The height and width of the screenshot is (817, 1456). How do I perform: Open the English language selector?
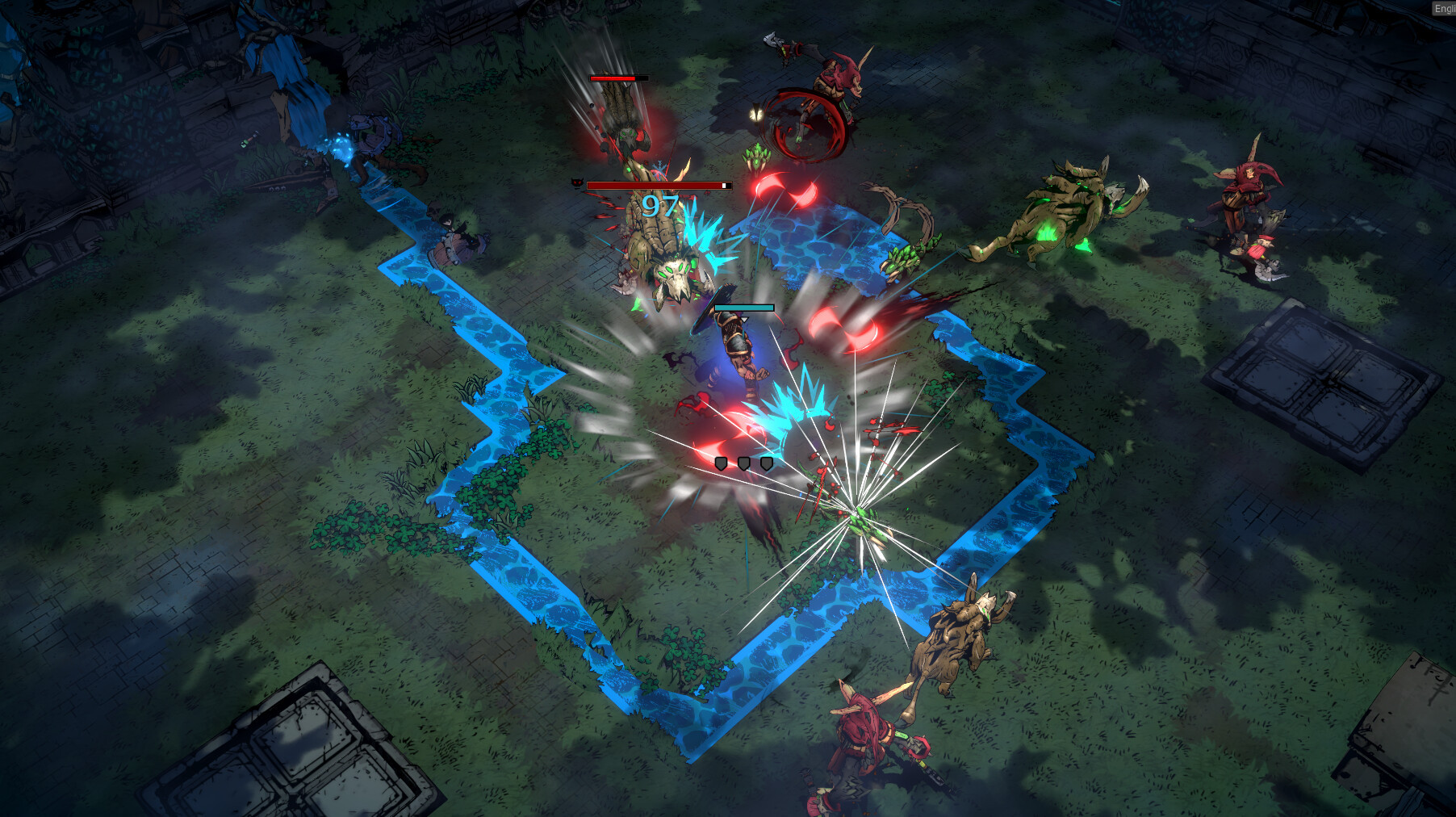pyautogui.click(x=1444, y=8)
